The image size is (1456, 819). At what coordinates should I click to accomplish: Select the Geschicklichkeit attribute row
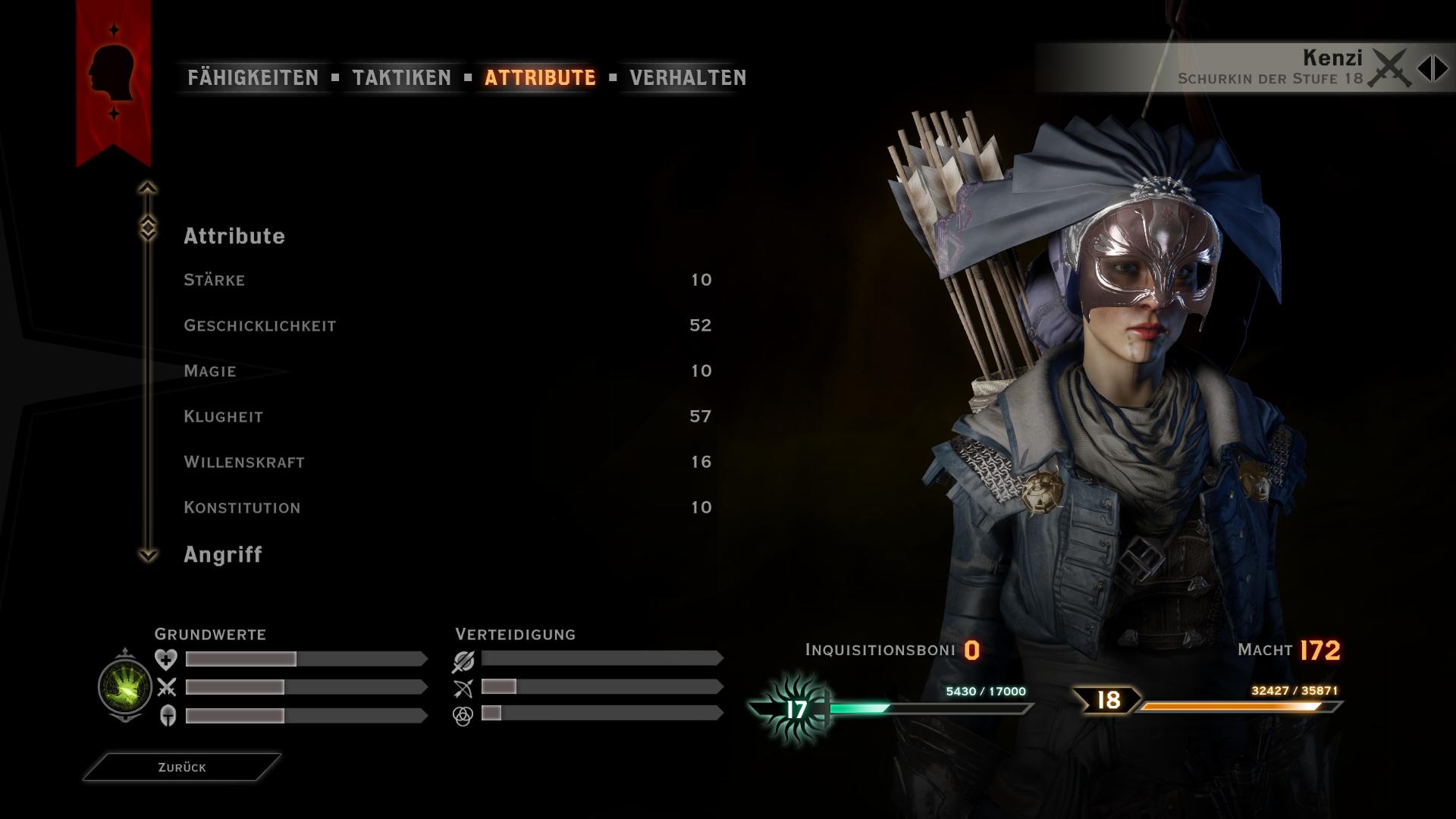pos(447,325)
